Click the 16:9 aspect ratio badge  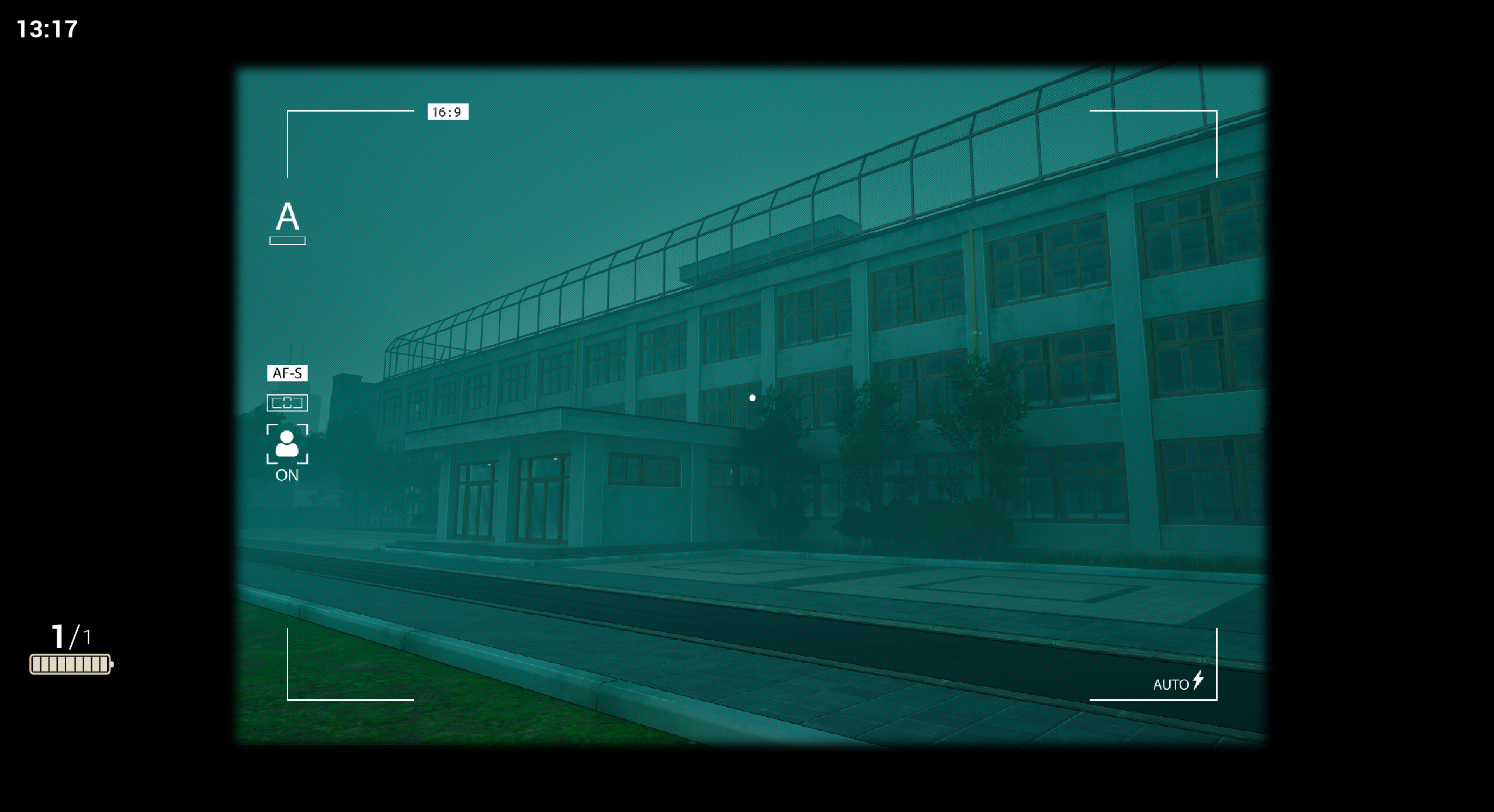[x=448, y=112]
